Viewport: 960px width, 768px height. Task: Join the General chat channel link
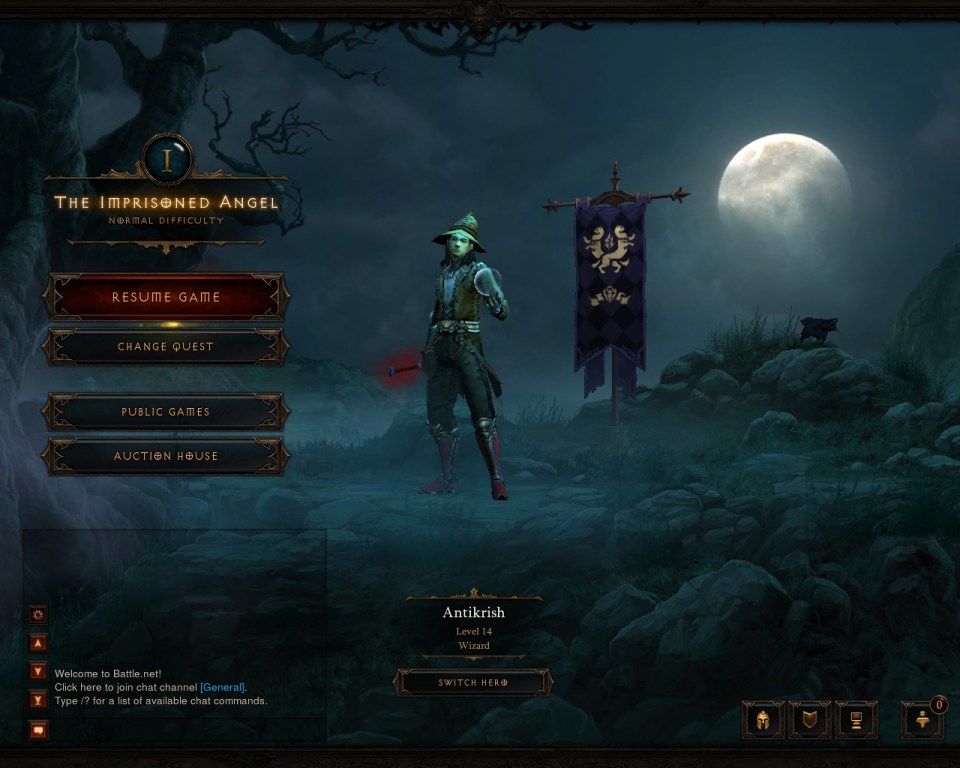pyautogui.click(x=222, y=687)
